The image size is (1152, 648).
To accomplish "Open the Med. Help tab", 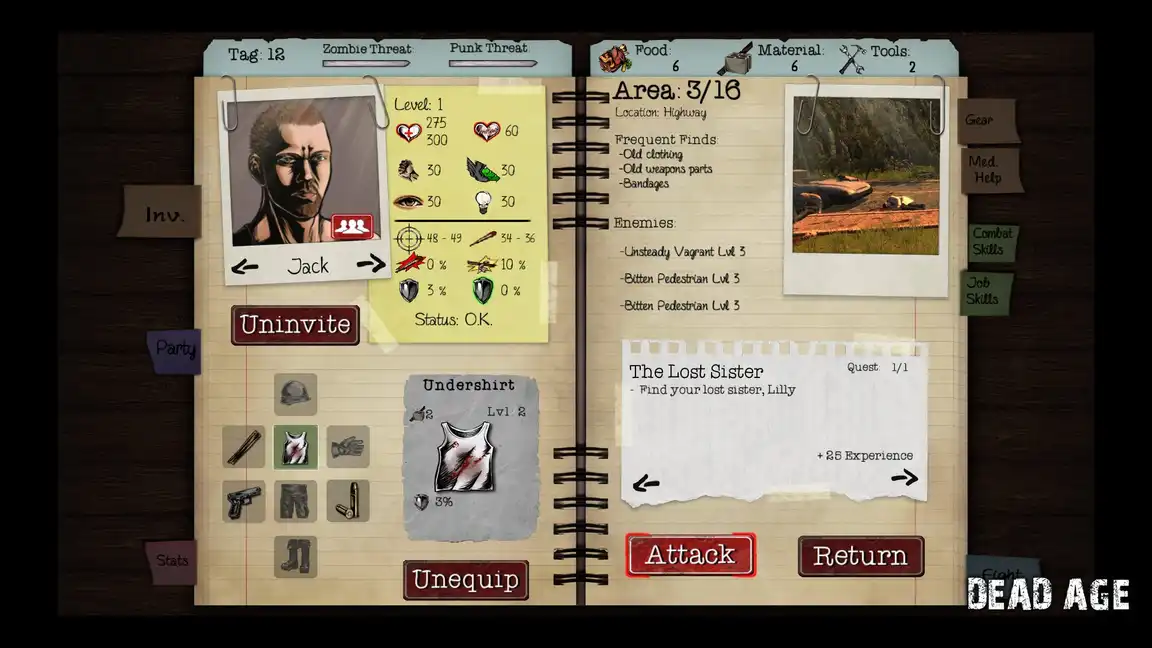I will point(986,170).
